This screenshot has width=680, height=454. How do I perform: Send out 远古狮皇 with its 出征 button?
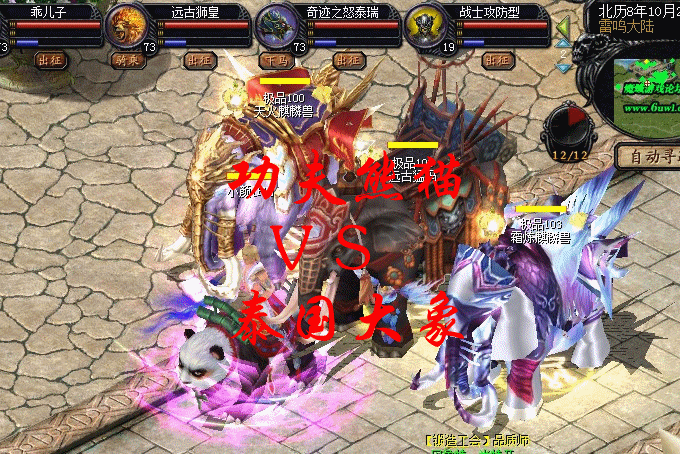200,60
